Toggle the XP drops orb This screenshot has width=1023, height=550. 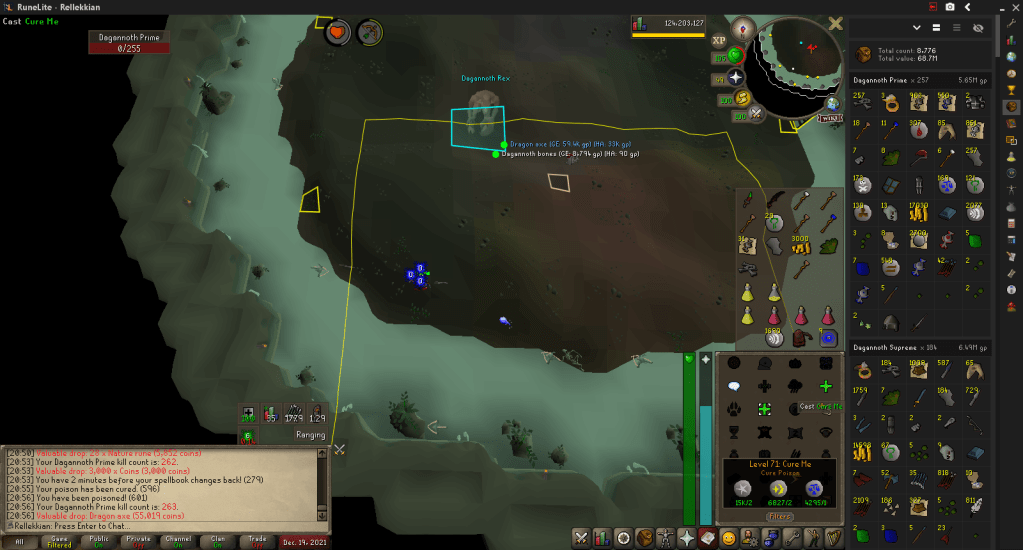click(x=719, y=40)
